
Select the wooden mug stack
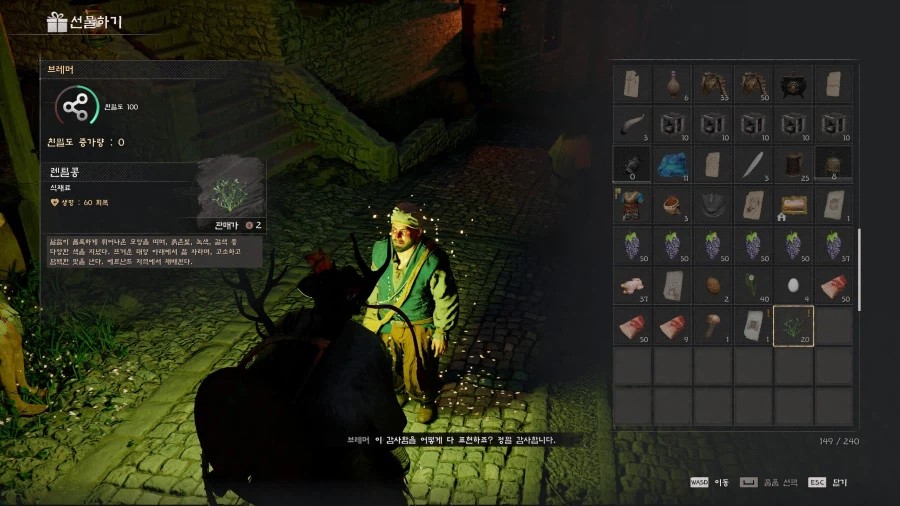click(x=792, y=164)
